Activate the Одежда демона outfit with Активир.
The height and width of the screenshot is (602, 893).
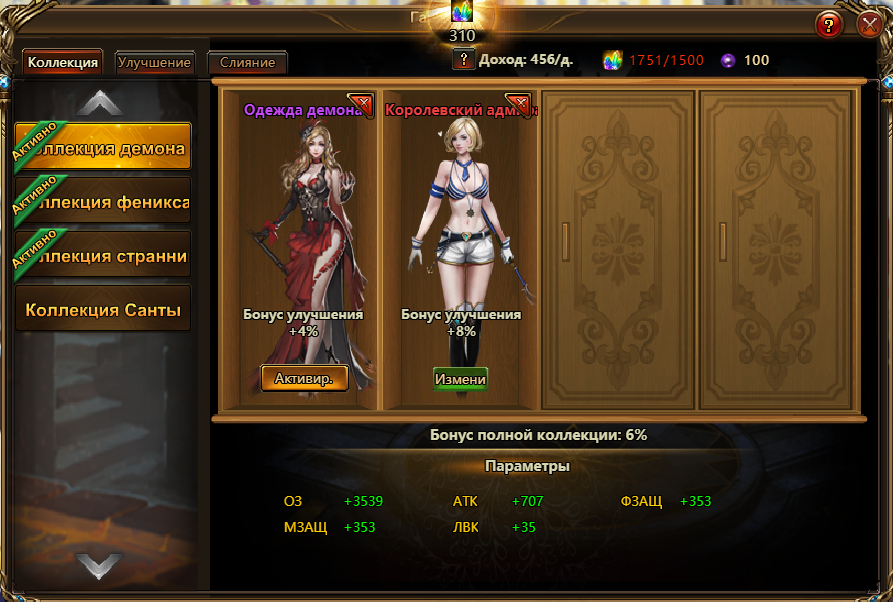(304, 377)
